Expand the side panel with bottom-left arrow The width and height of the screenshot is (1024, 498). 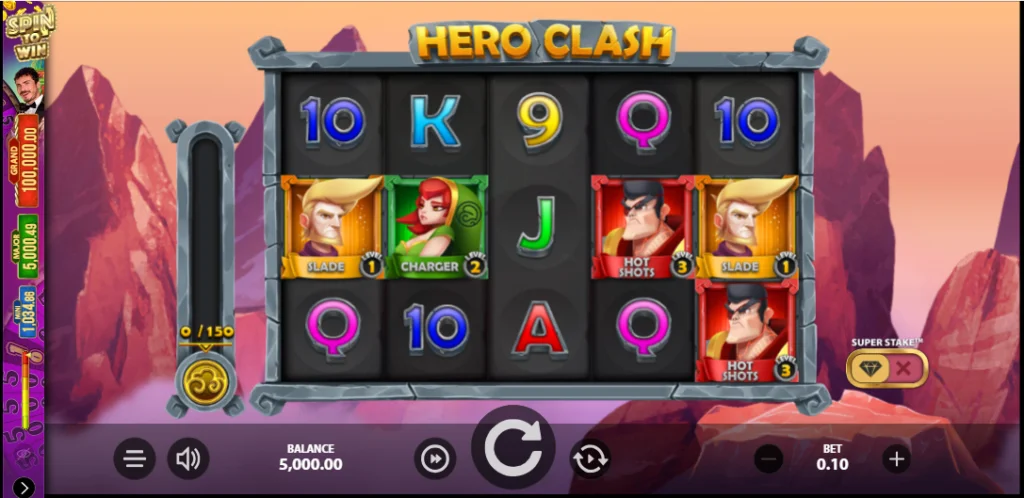(23, 487)
